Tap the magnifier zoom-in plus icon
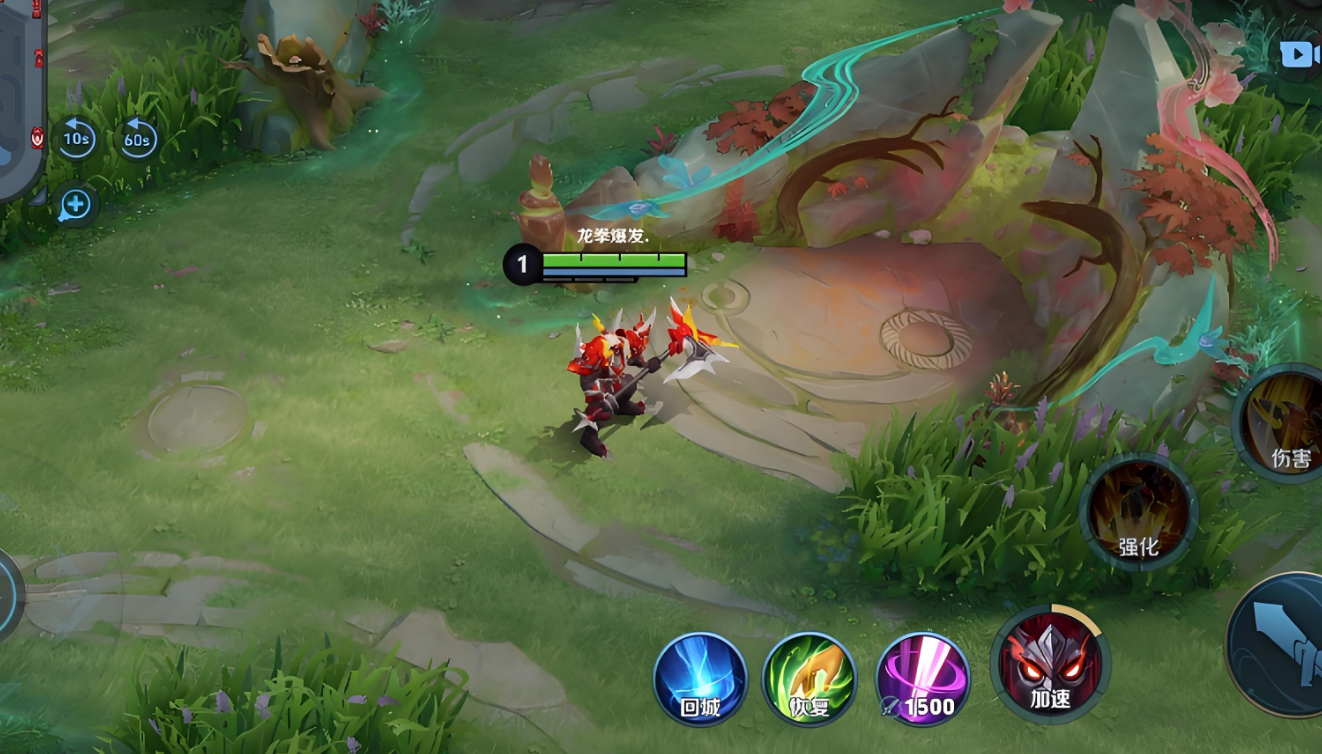 pos(76,206)
